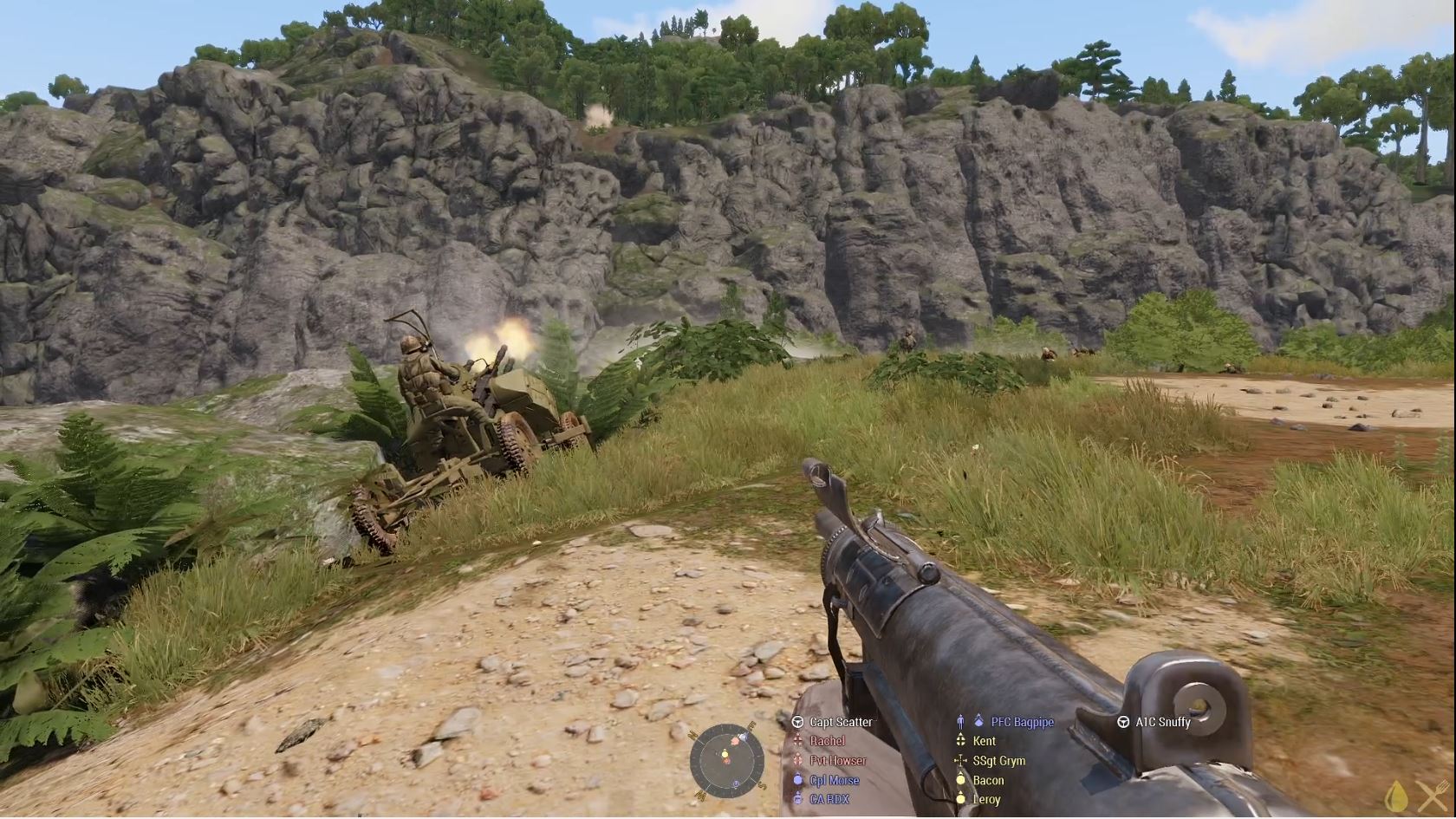Select Kent in the squad roster
Image resolution: width=1456 pixels, height=819 pixels.
tap(984, 741)
